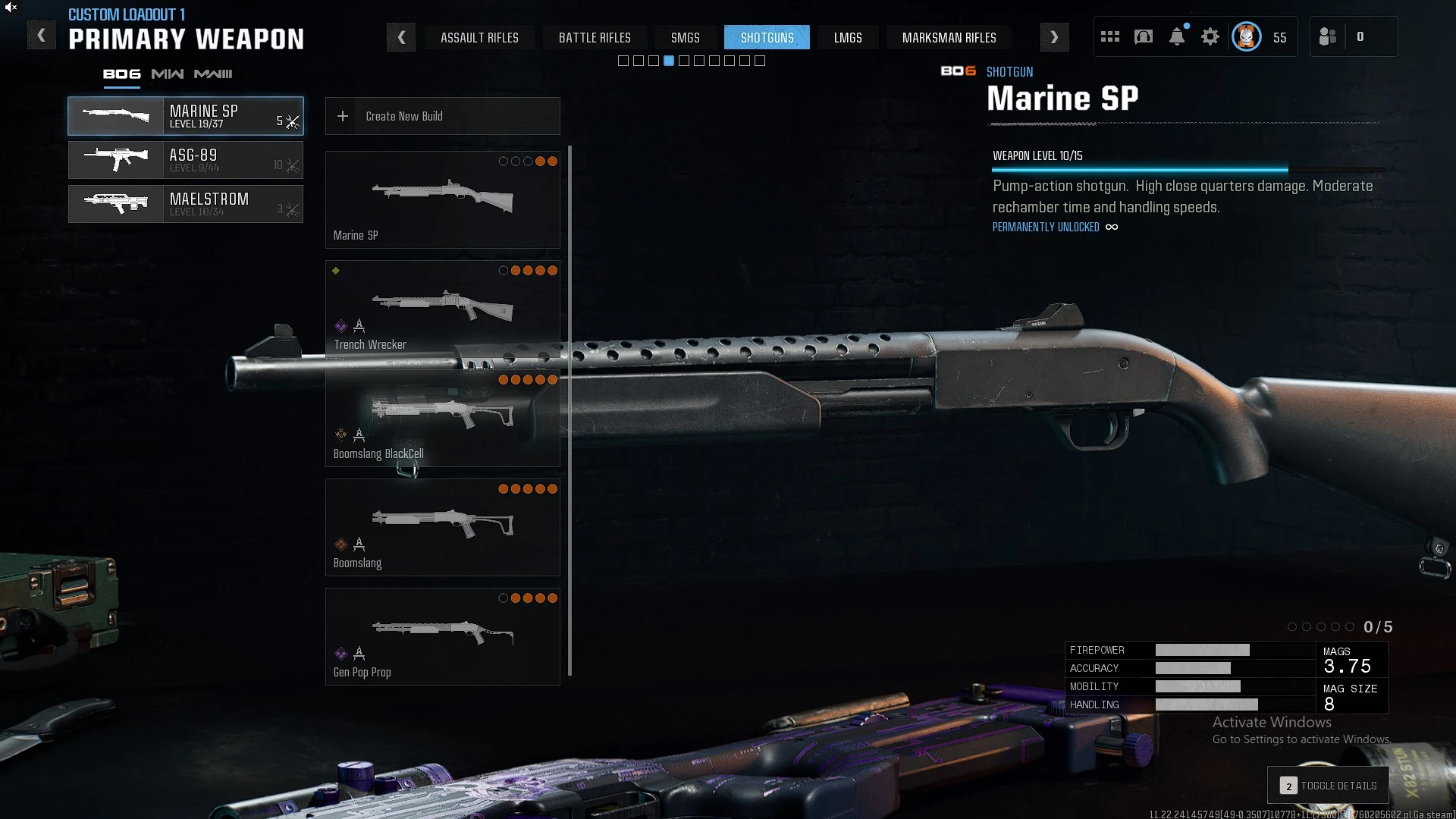1456x819 pixels.
Task: Select the base Marine SP build
Action: (442, 199)
